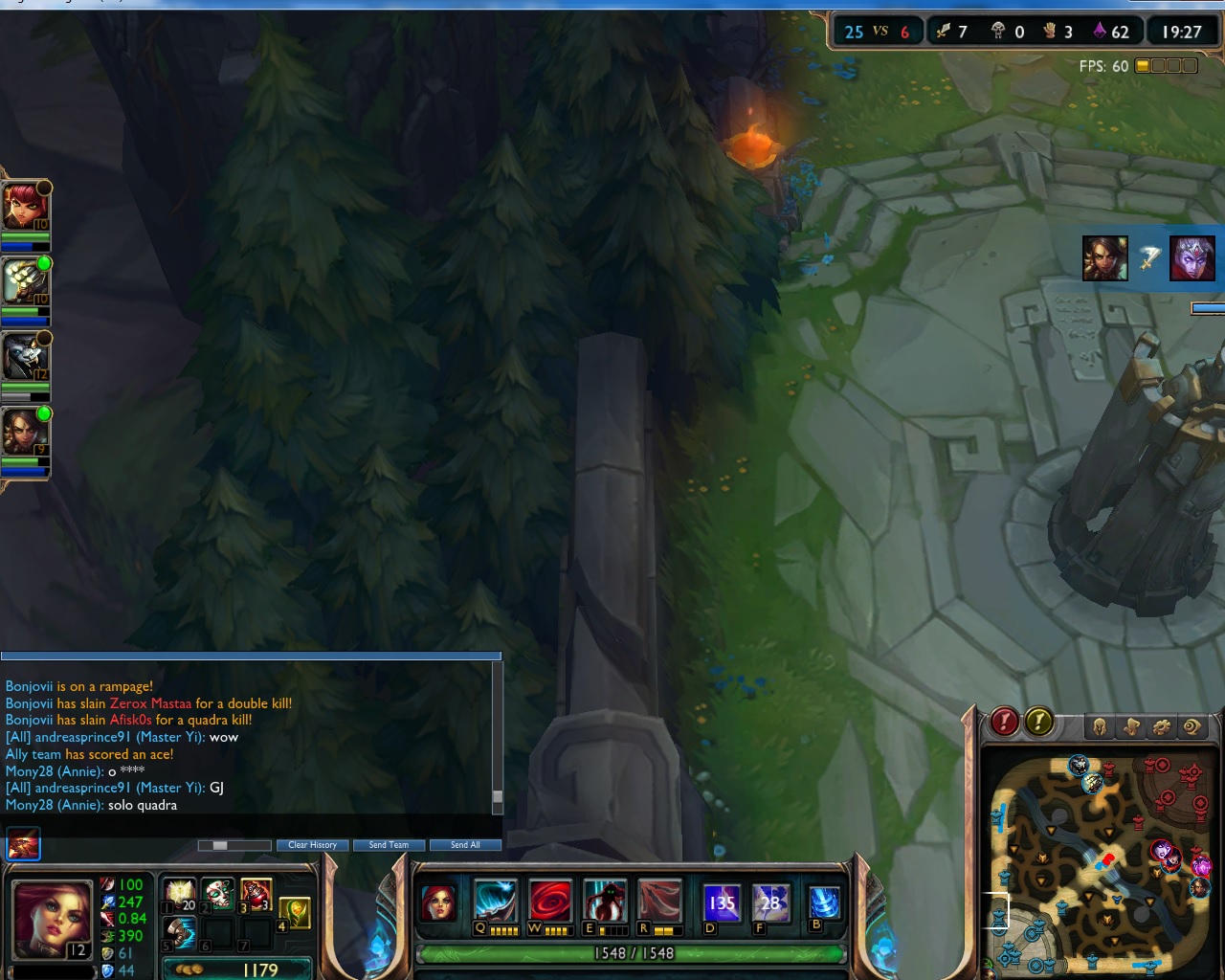Cast Flash on the D slot

(723, 902)
